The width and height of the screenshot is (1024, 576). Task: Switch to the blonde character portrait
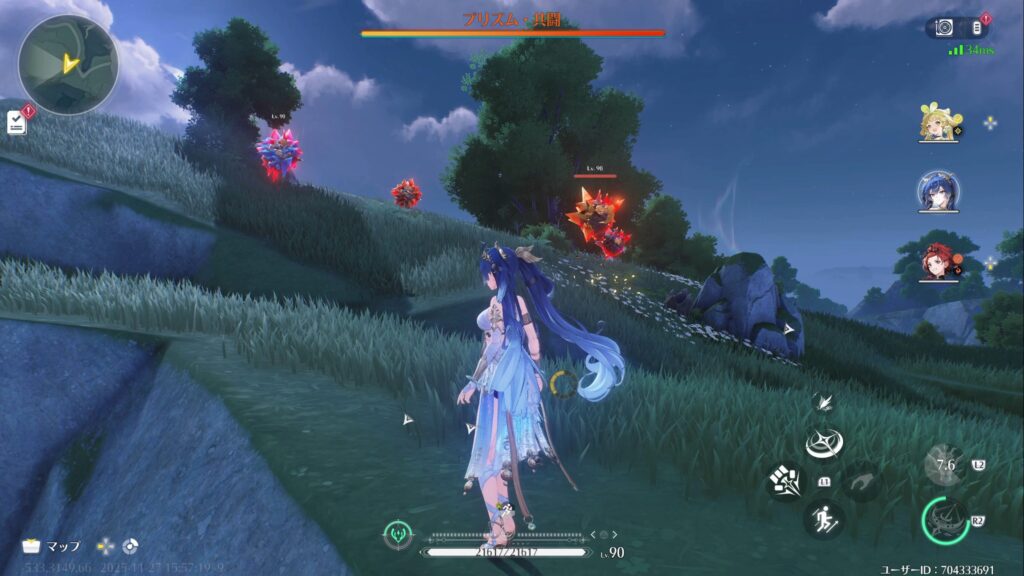939,124
